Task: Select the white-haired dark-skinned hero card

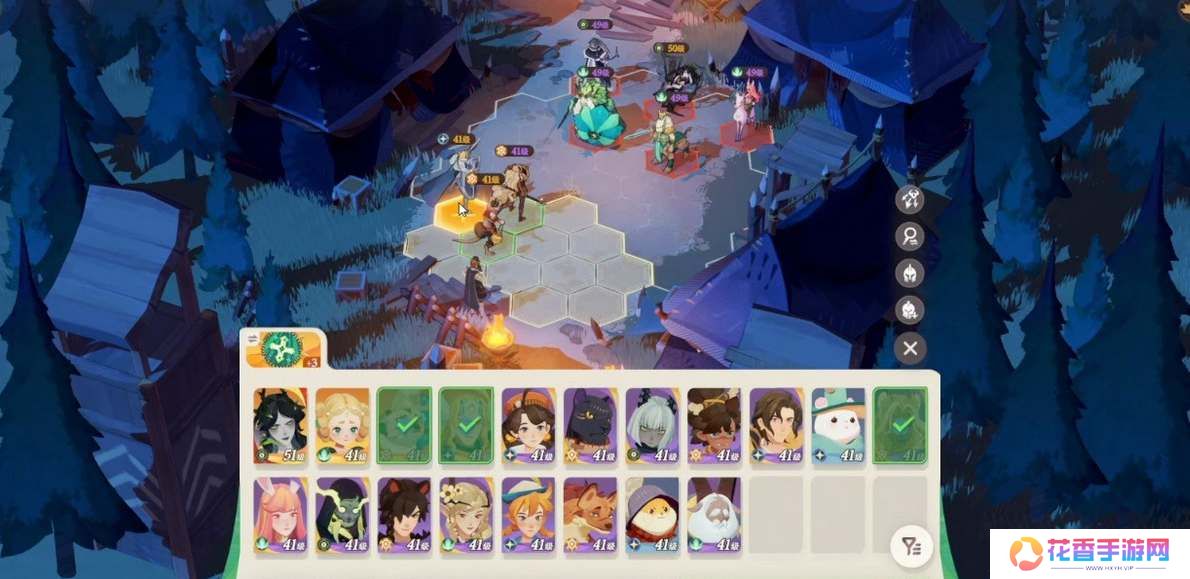Action: tap(652, 426)
